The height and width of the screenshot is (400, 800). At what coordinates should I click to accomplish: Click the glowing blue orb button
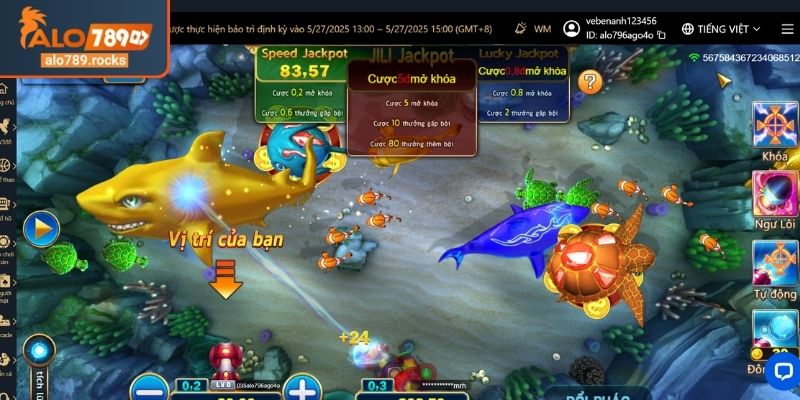point(38,350)
